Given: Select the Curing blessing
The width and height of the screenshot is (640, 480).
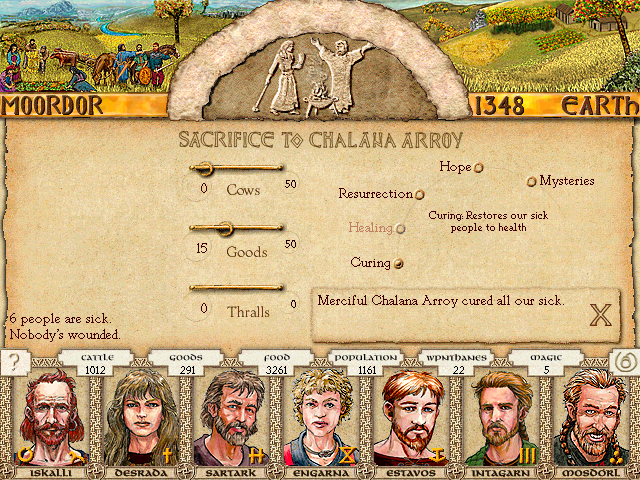Looking at the screenshot, I should click(x=399, y=263).
